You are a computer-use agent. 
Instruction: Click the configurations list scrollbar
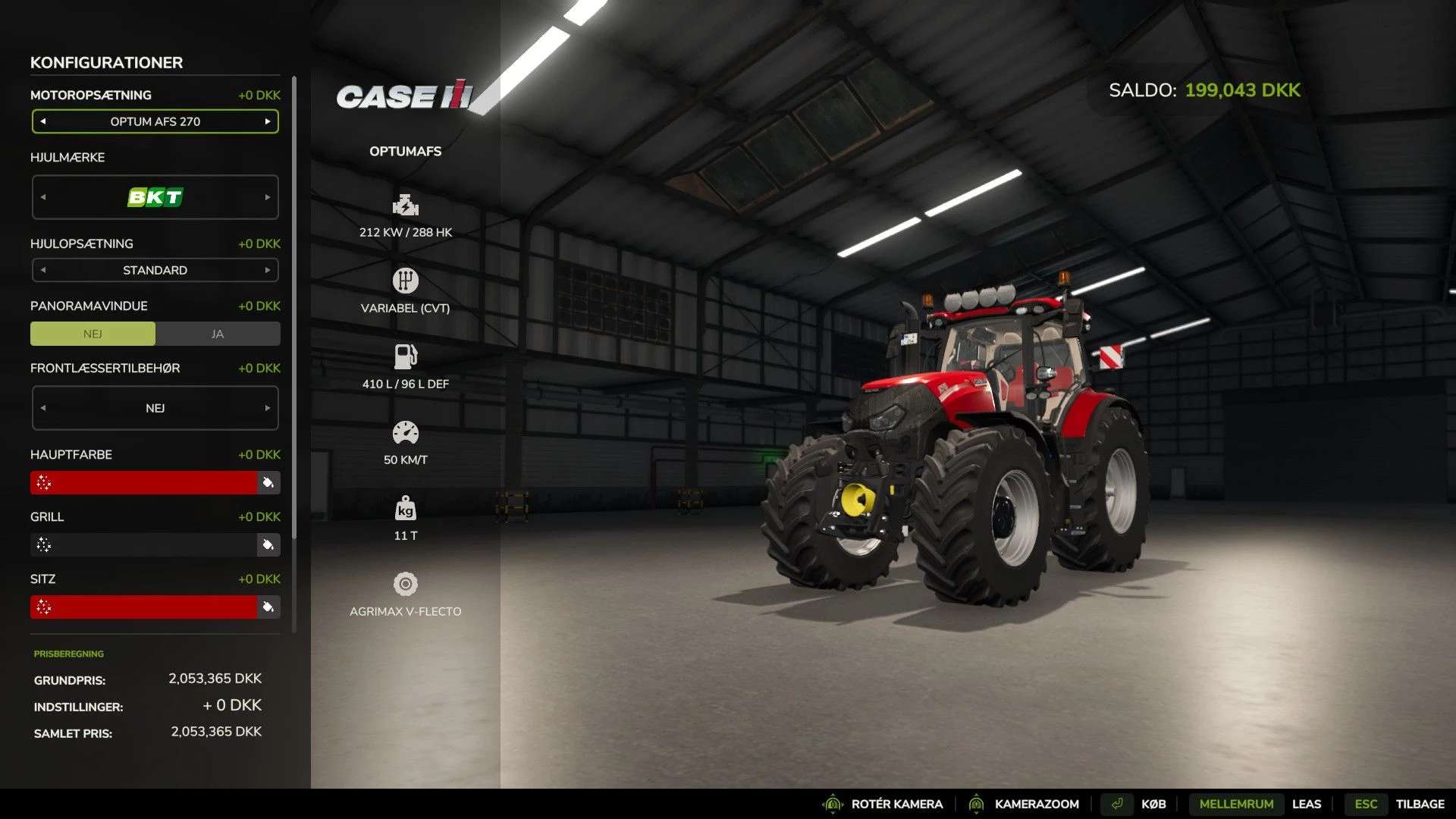click(294, 303)
